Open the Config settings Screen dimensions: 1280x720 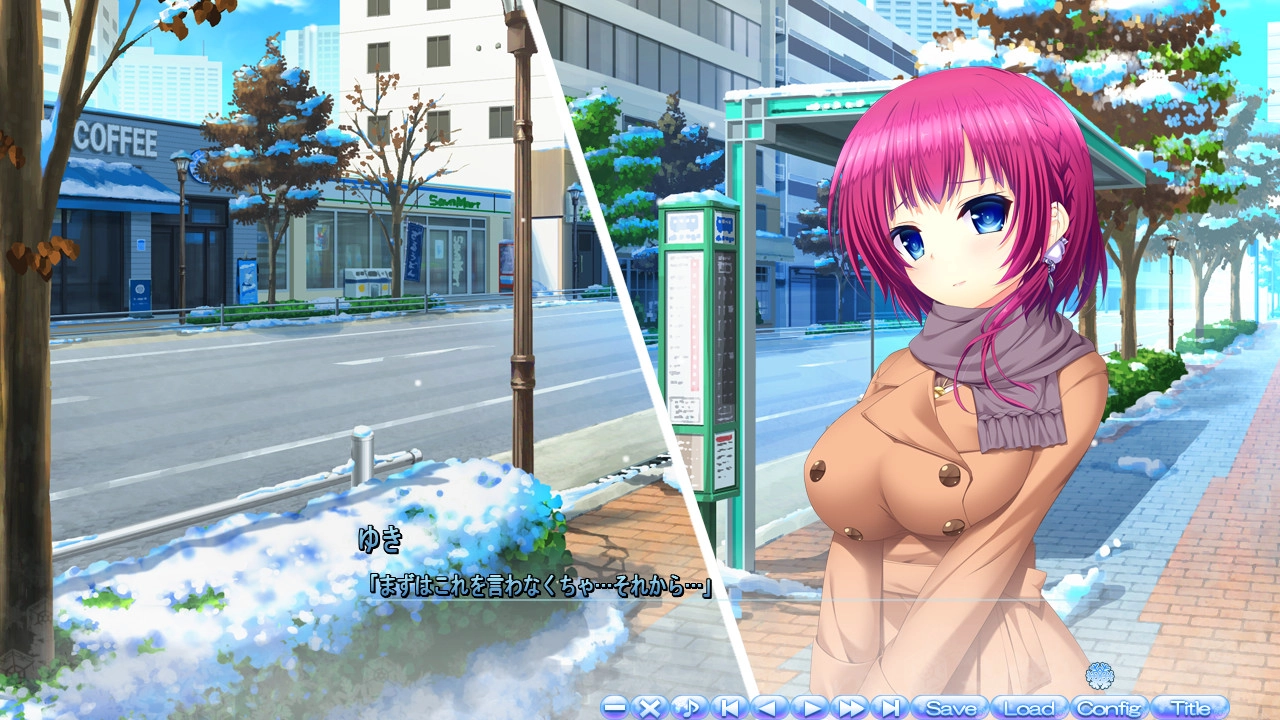point(1109,708)
